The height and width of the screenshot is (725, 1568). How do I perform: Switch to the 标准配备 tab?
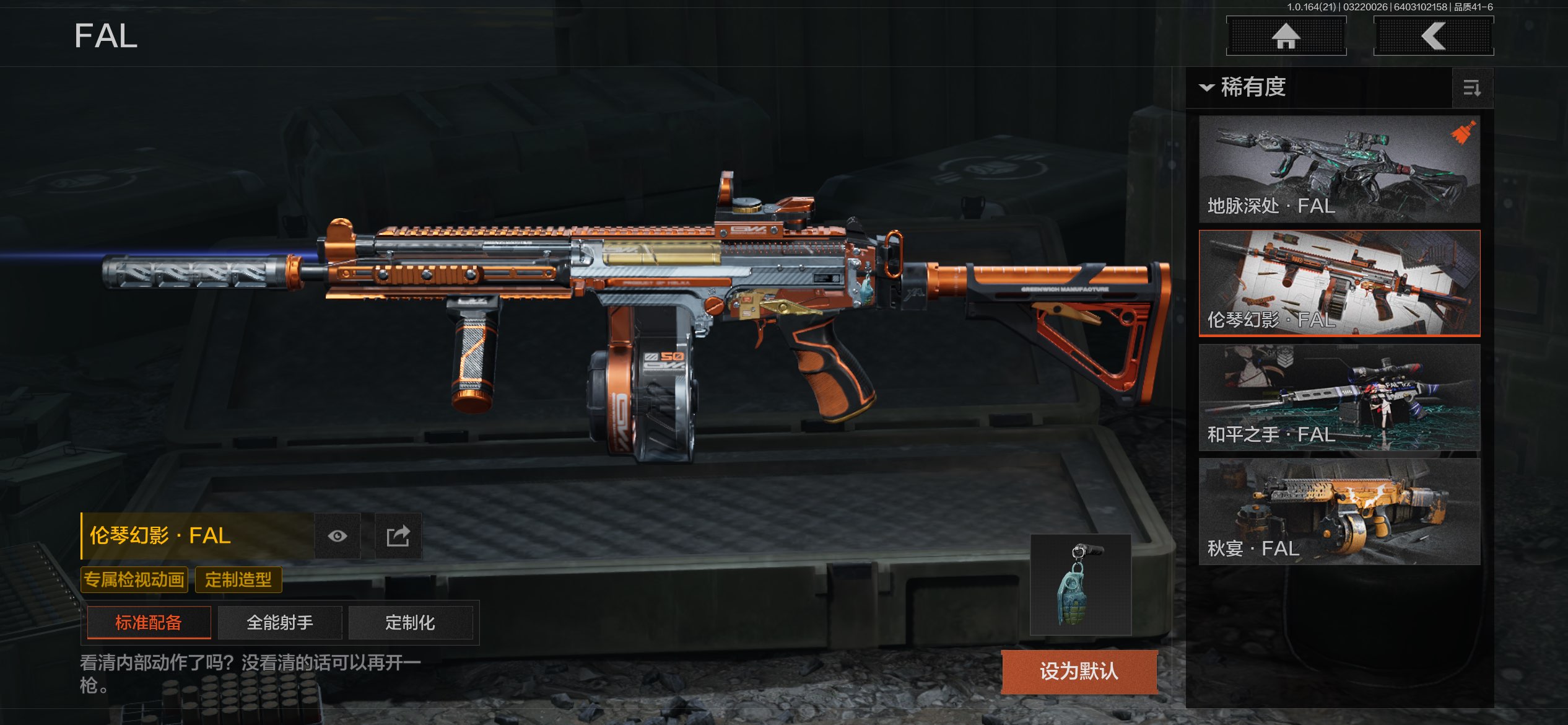(x=149, y=622)
